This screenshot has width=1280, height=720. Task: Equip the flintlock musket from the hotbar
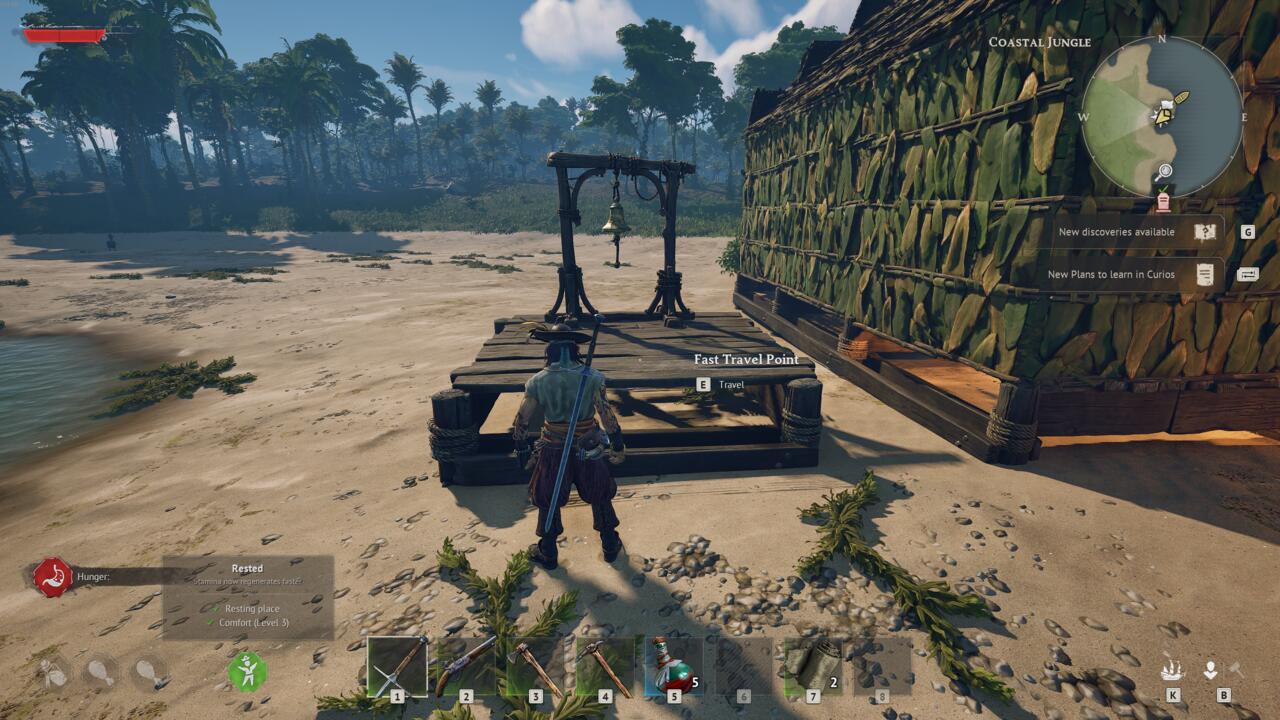466,667
